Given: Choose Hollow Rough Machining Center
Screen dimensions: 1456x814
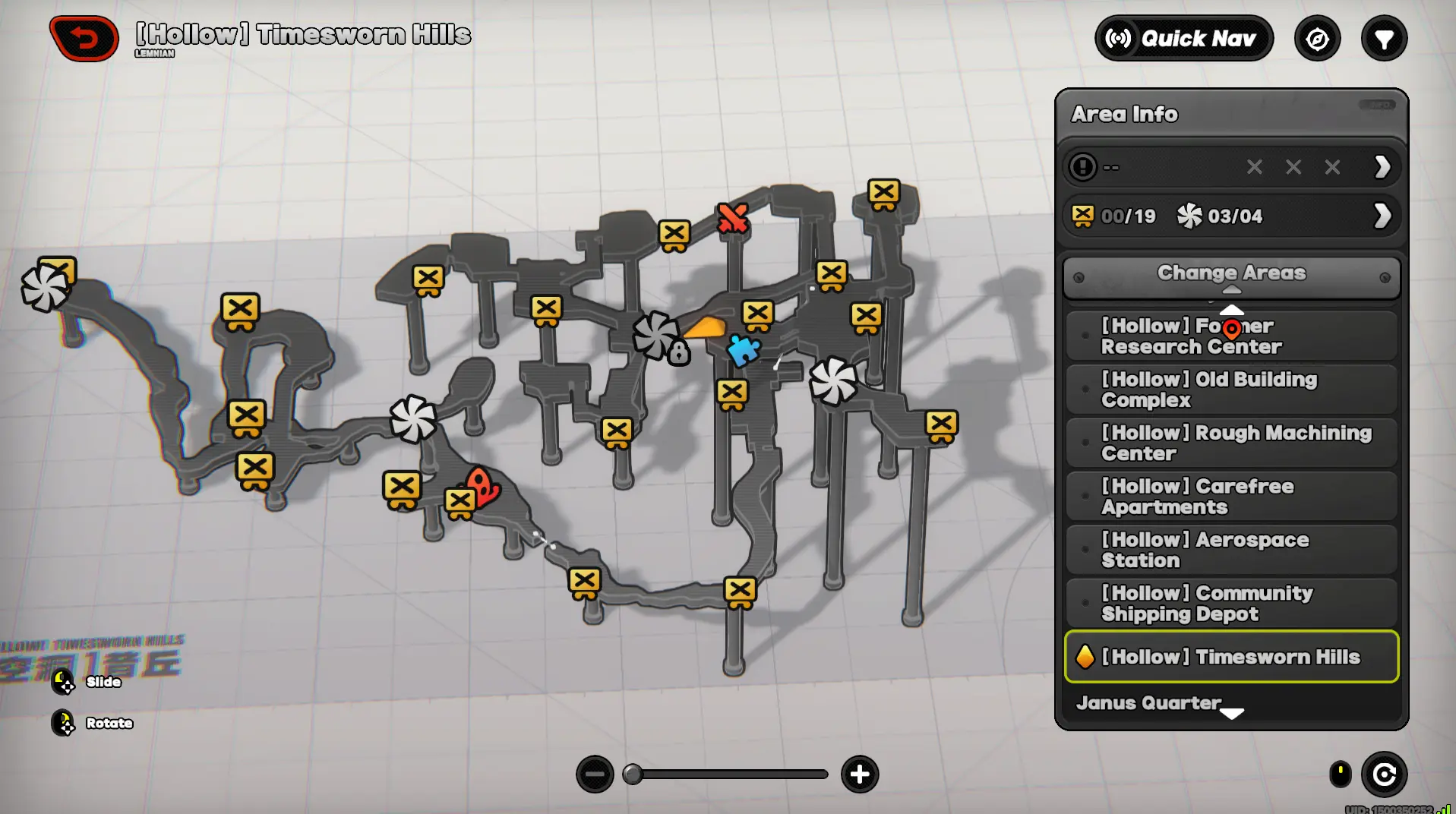Looking at the screenshot, I should pos(1231,443).
